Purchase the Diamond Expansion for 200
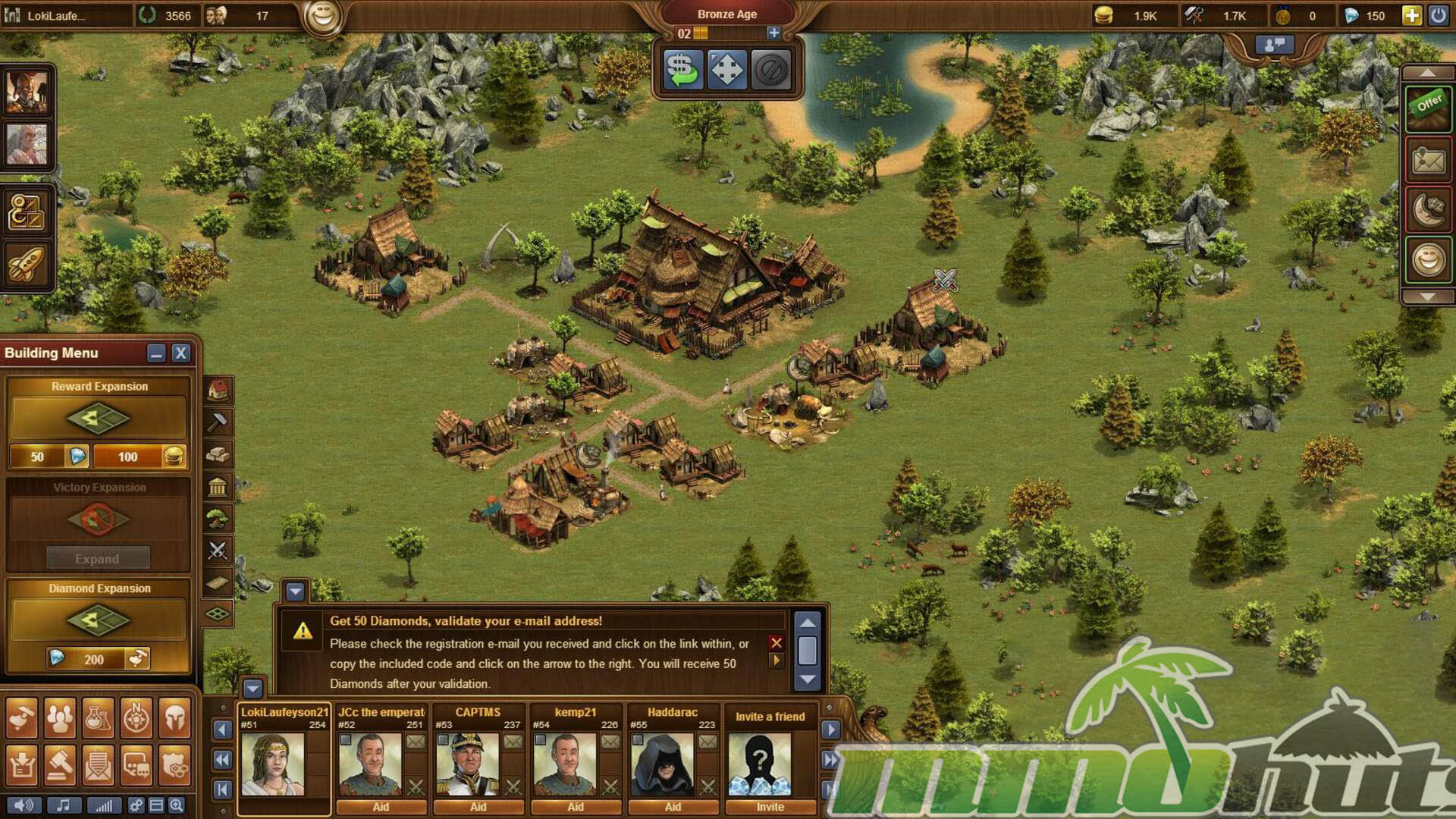1456x819 pixels. pos(98,659)
